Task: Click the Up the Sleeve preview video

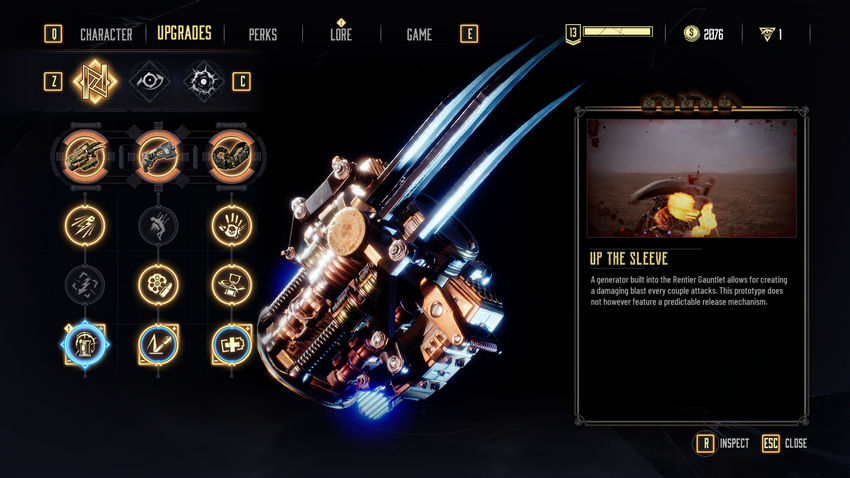Action: pos(692,178)
